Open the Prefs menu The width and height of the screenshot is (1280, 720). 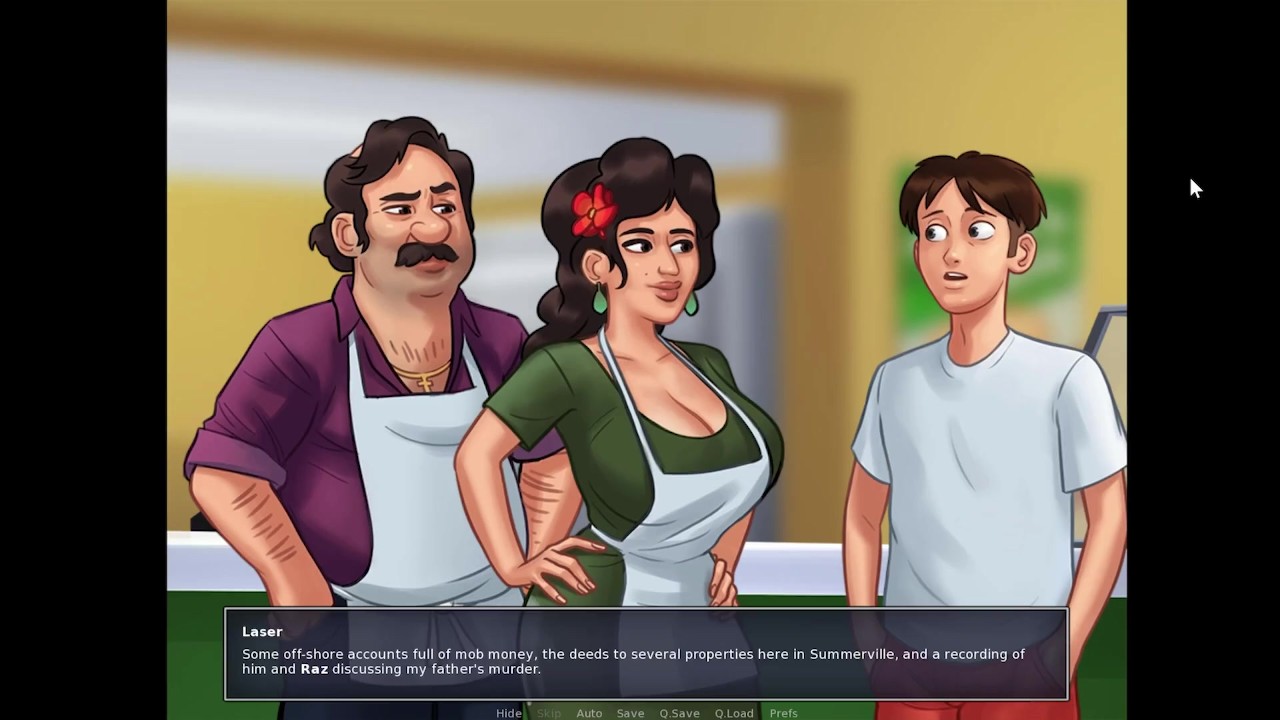(783, 713)
